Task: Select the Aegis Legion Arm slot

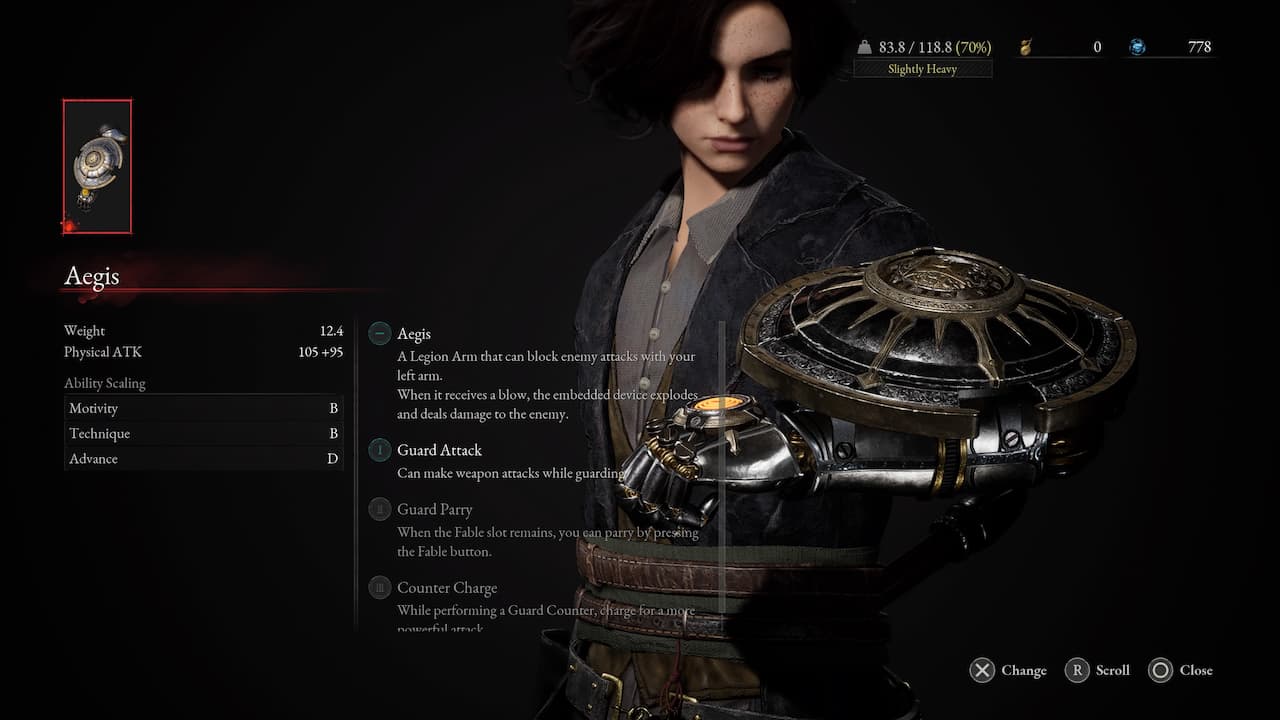Action: point(97,166)
